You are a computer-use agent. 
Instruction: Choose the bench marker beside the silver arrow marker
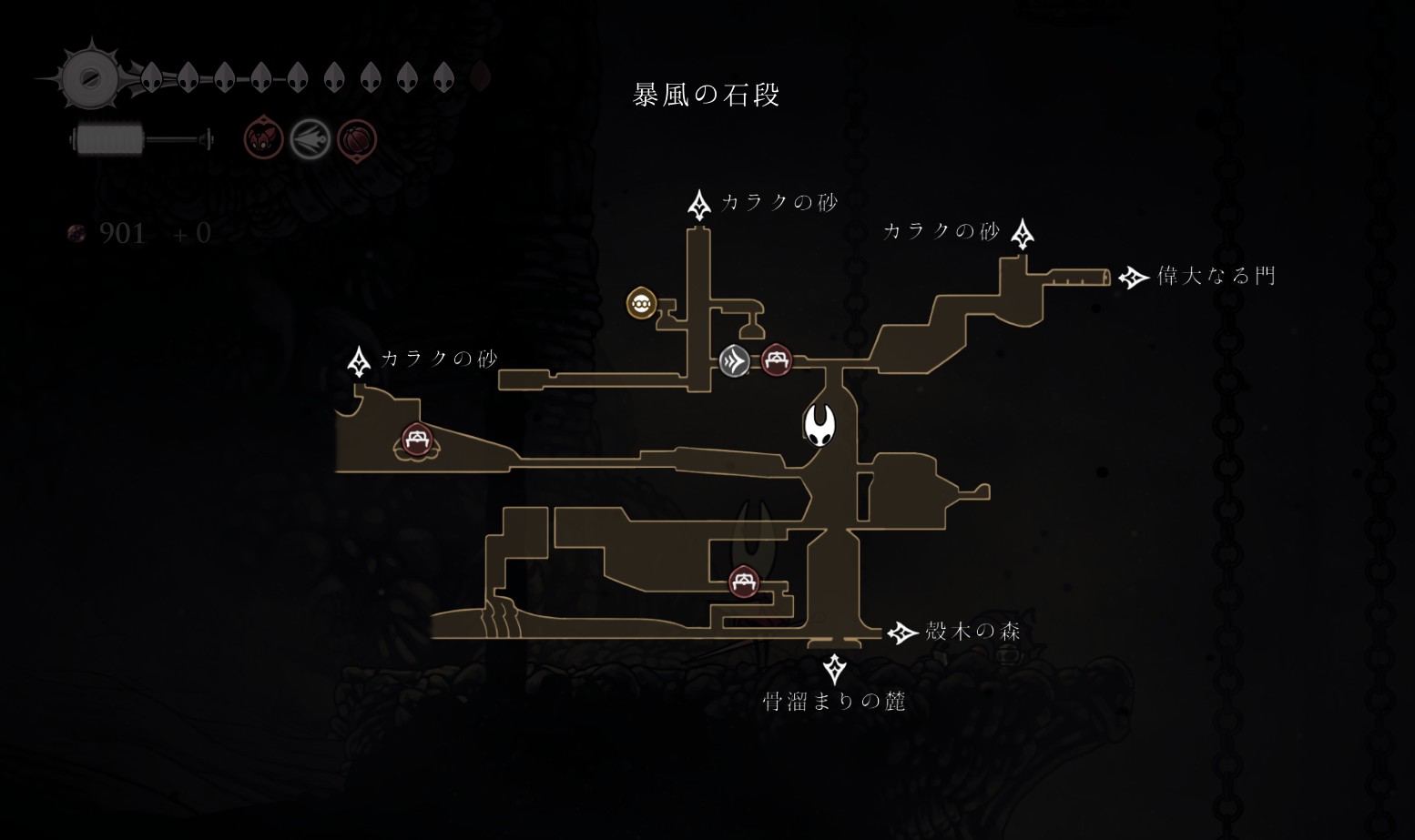click(x=776, y=360)
